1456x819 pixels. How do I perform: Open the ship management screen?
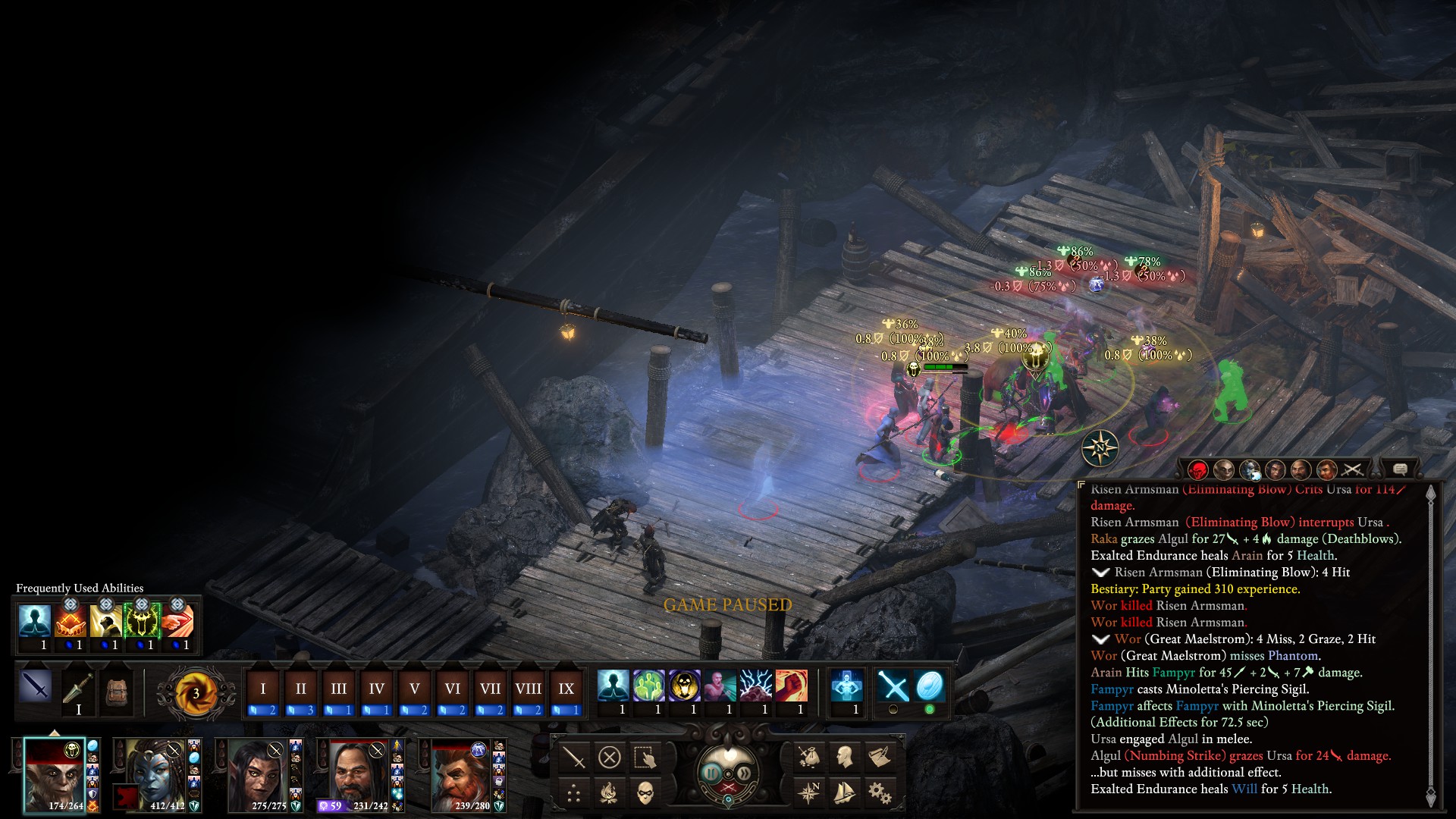coord(844,793)
